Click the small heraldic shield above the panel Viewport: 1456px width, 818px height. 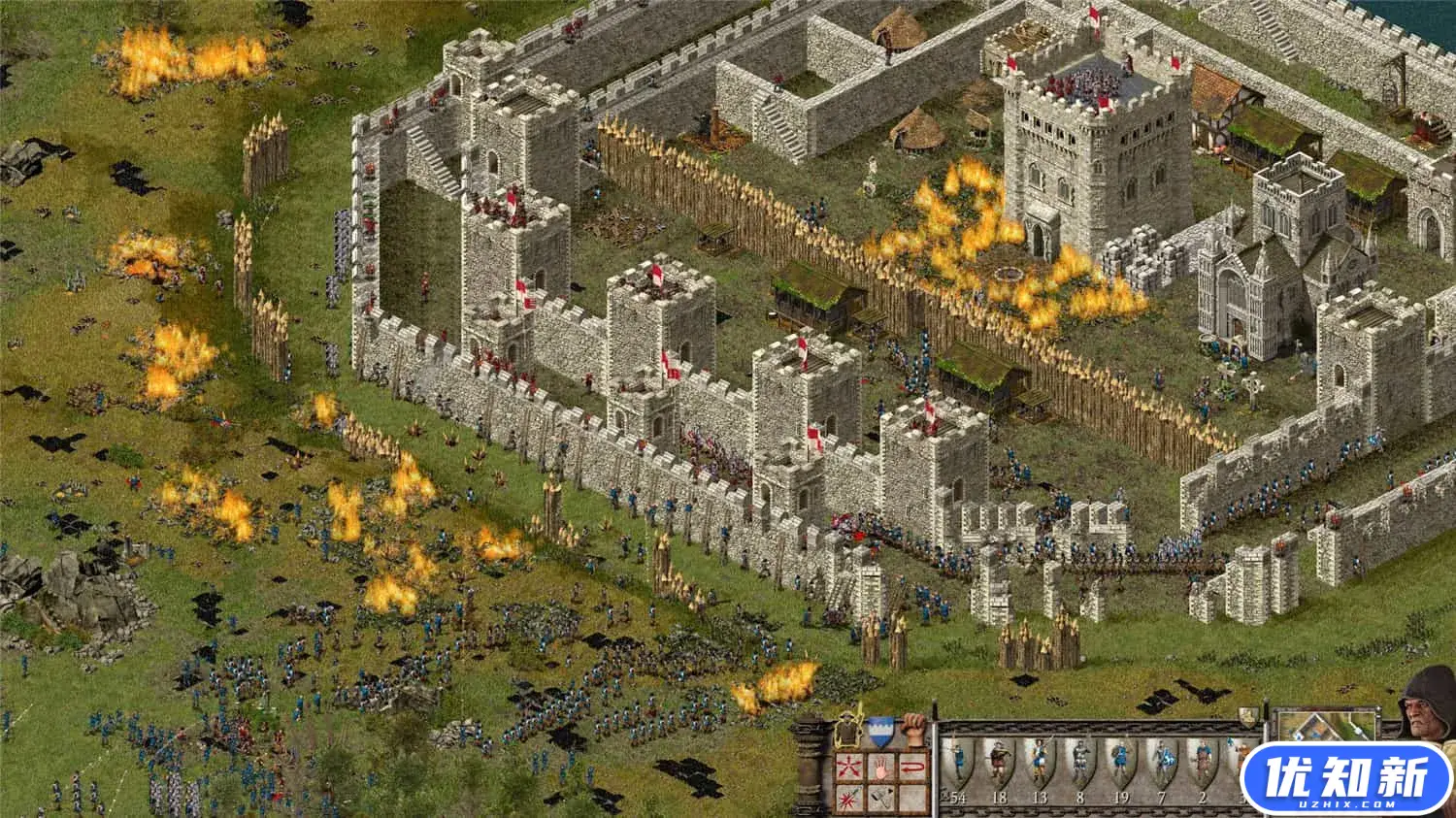pyautogui.click(x=1246, y=717)
